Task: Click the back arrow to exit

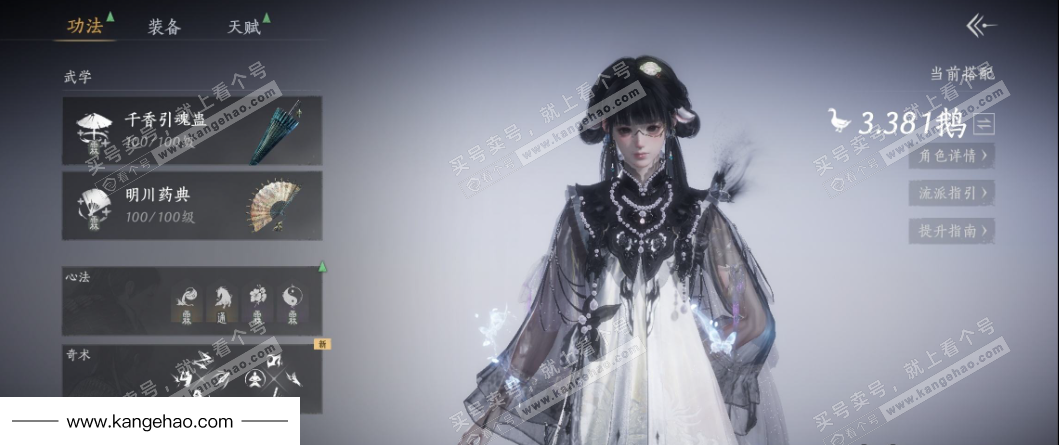Action: click(x=981, y=26)
